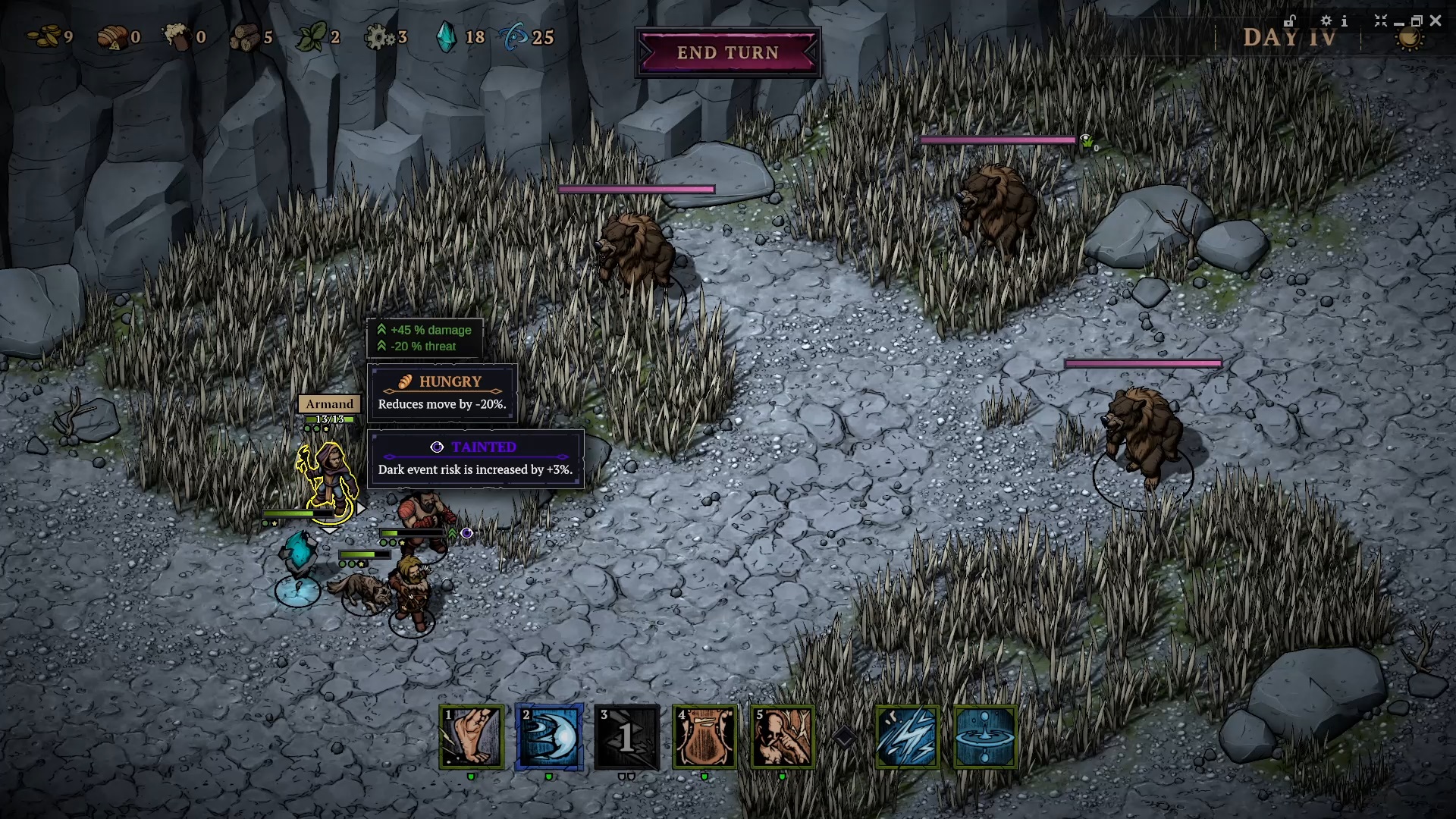Image resolution: width=1456 pixels, height=819 pixels.
Task: Cast the blue lightning spell
Action: pos(907,737)
